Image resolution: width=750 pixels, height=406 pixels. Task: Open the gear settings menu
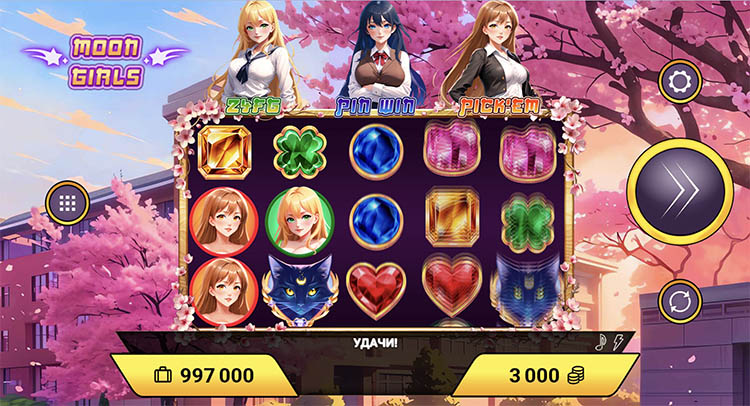point(679,81)
